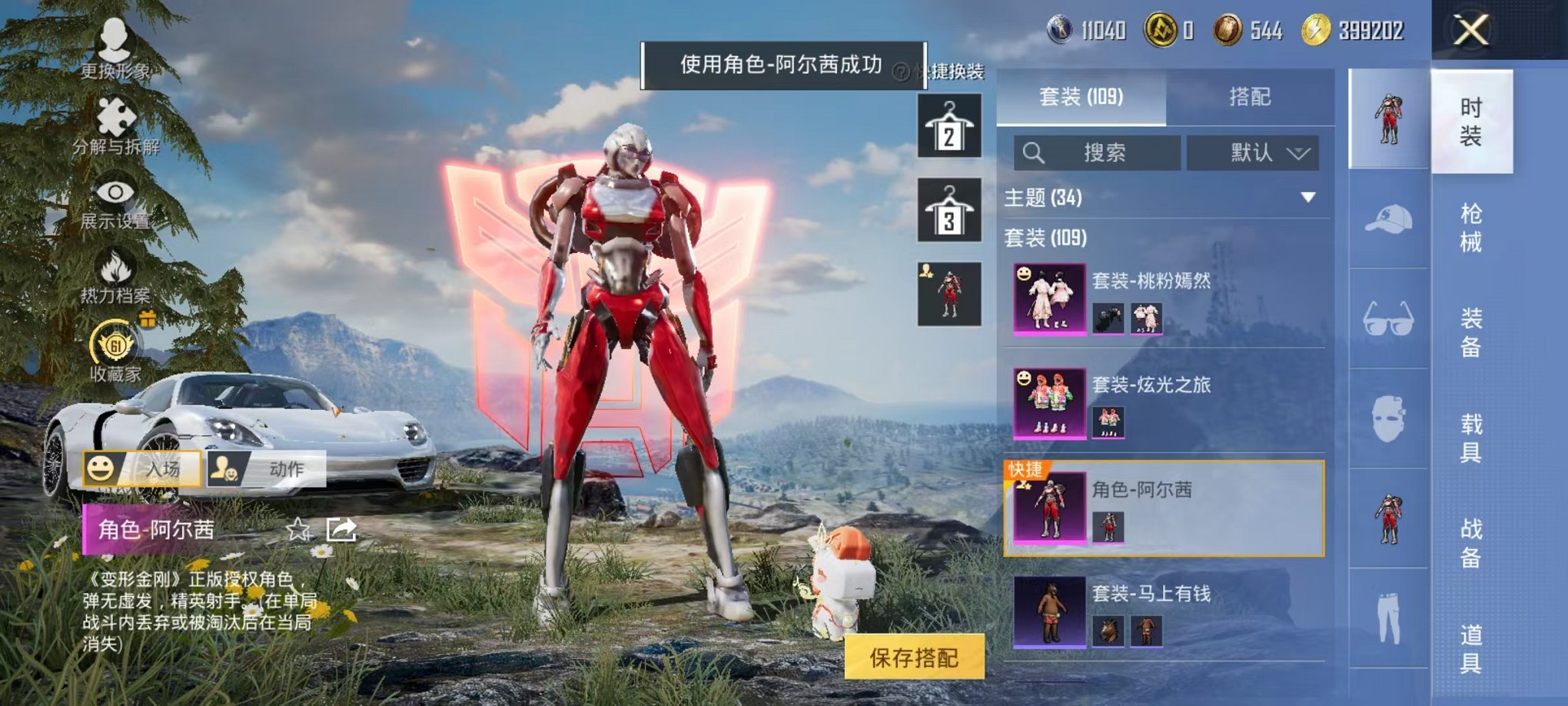This screenshot has width=1568, height=706.
Task: Open wardrobe preset slot 2
Action: point(949,125)
